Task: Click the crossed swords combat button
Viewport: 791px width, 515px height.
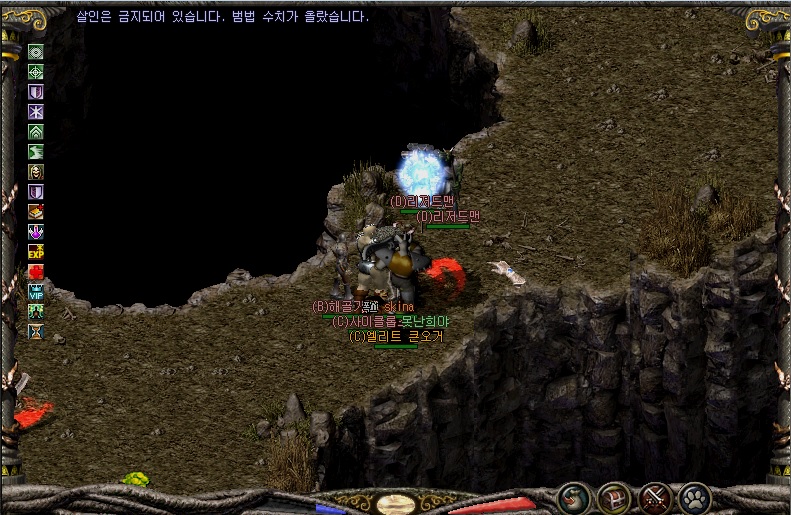Action: click(x=654, y=496)
